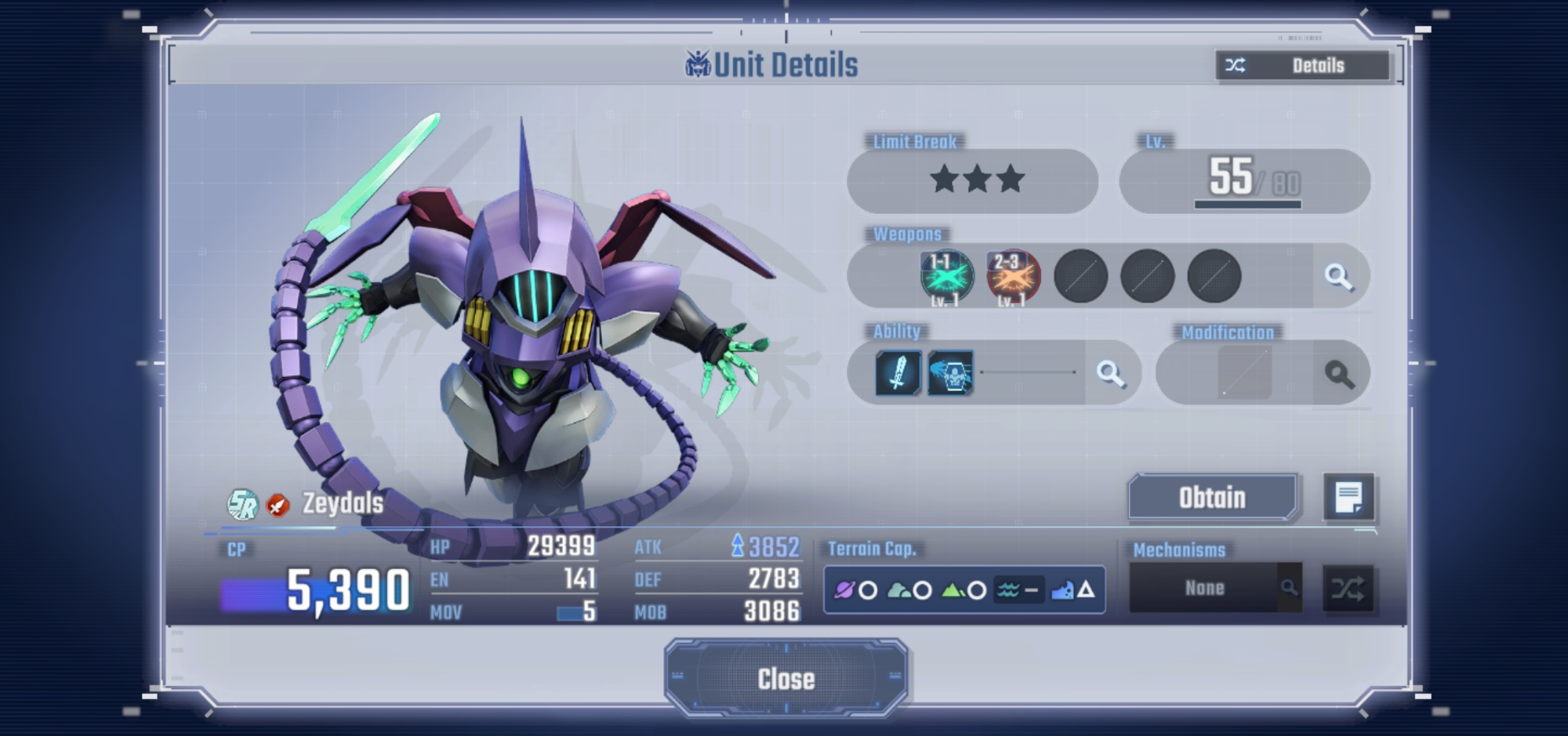Select the green 1-1 range weapon
The image size is (1568, 736).
pos(946,277)
